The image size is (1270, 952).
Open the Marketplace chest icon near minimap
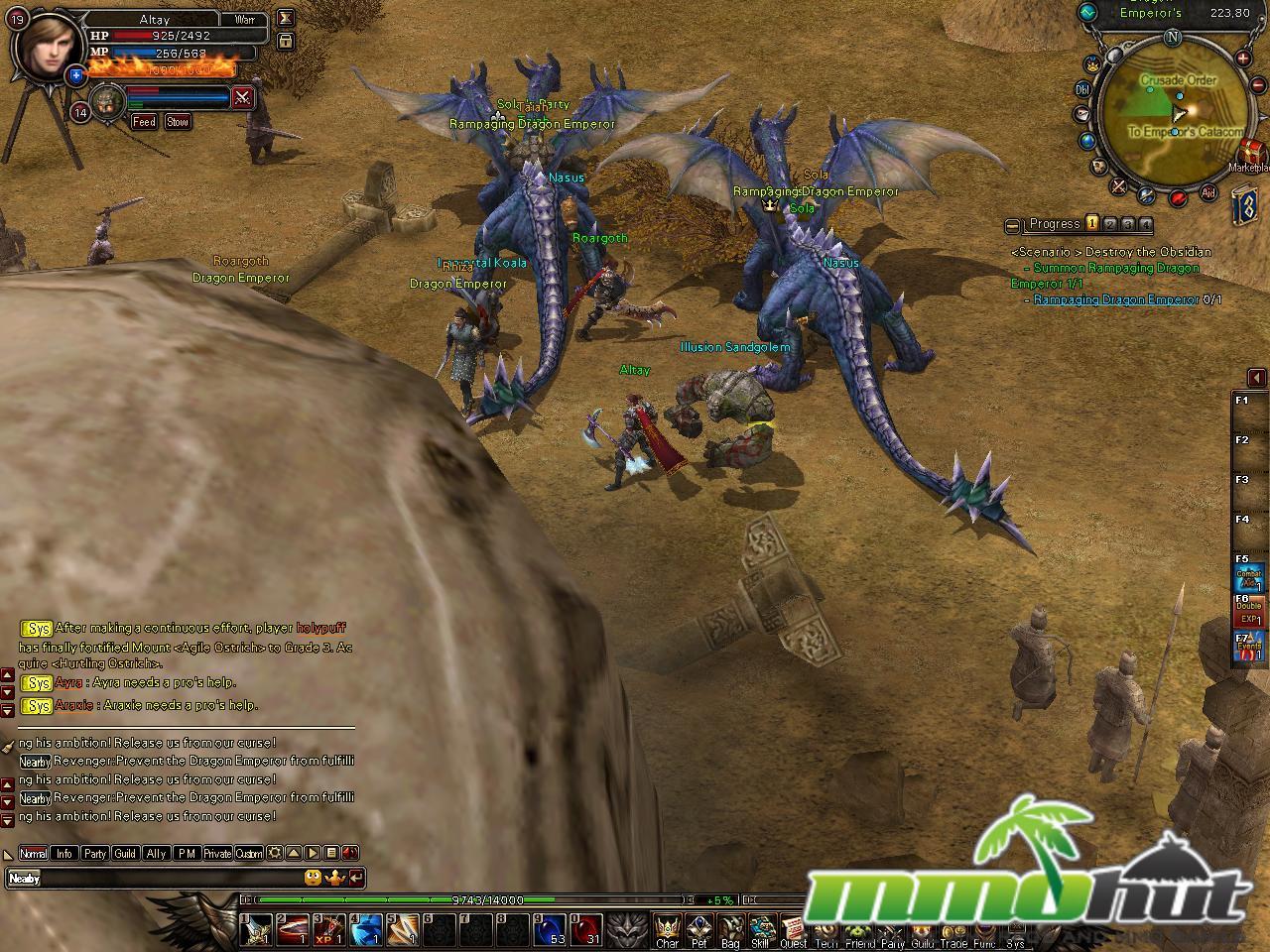1251,151
